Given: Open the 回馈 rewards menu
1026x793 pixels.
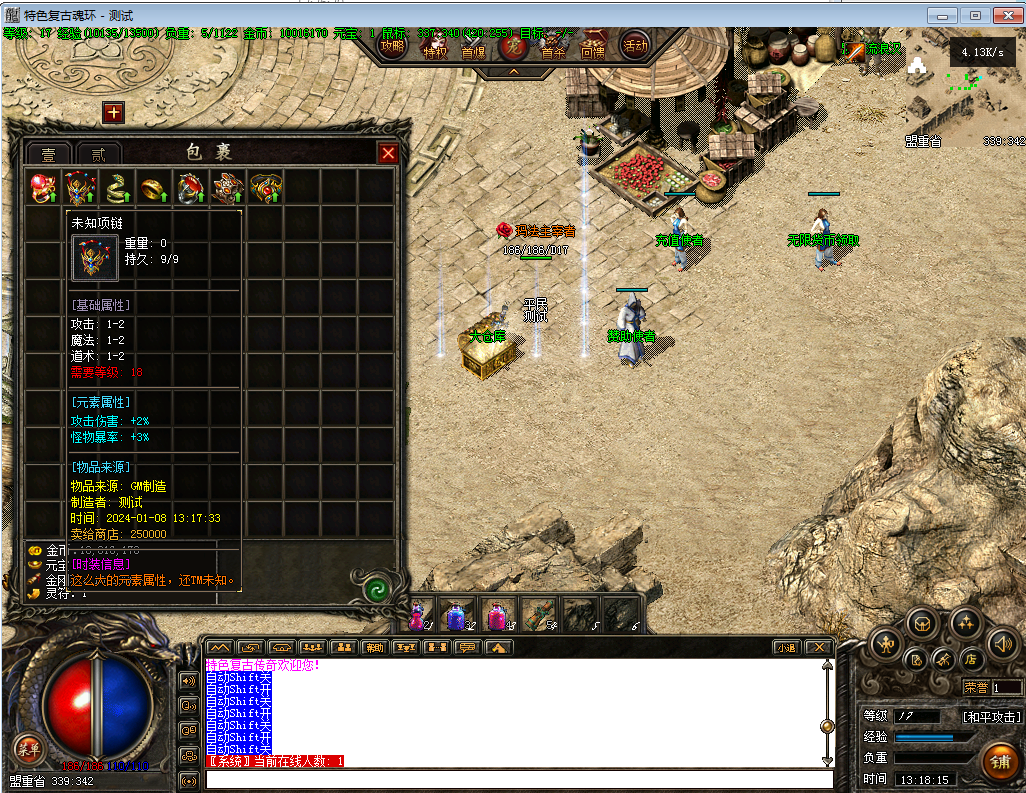Looking at the screenshot, I should 593,50.
